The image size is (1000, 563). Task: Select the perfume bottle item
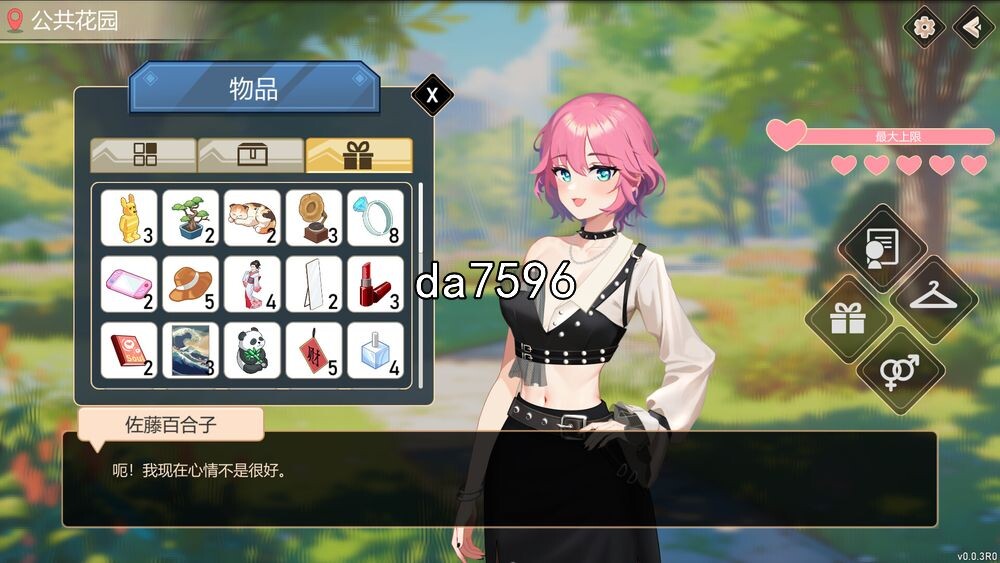(x=375, y=350)
